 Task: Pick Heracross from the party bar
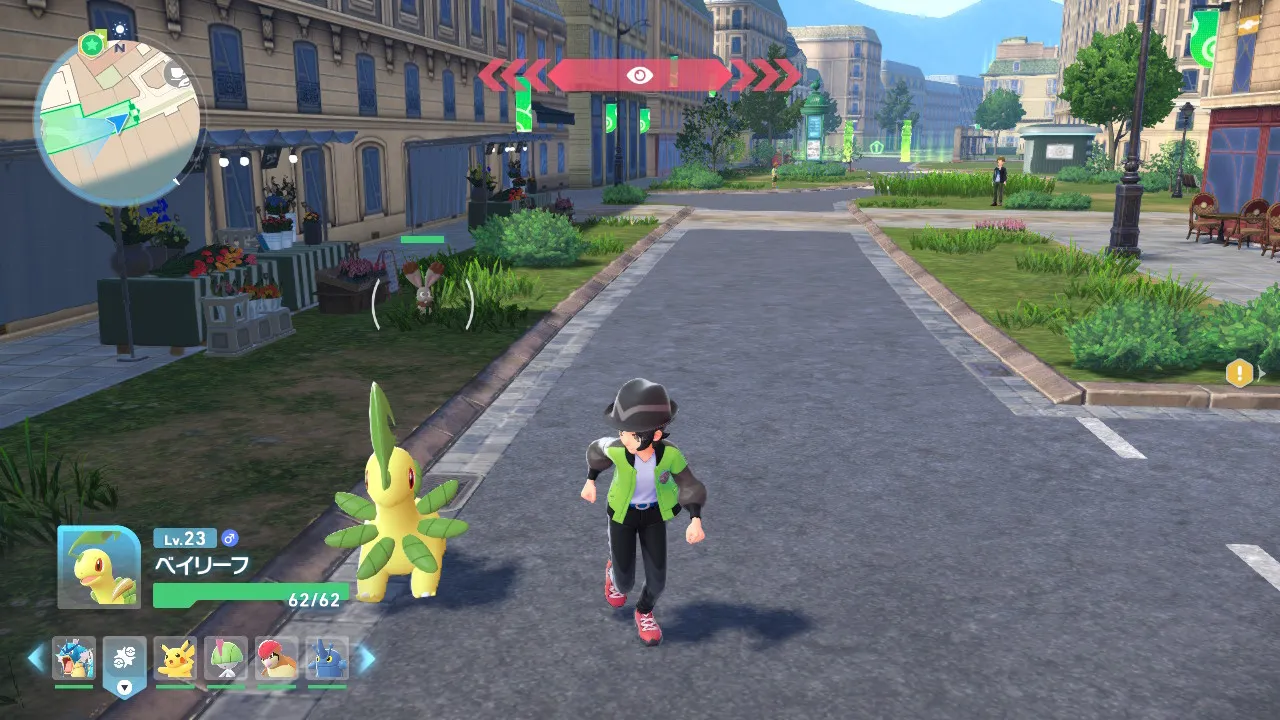click(327, 659)
